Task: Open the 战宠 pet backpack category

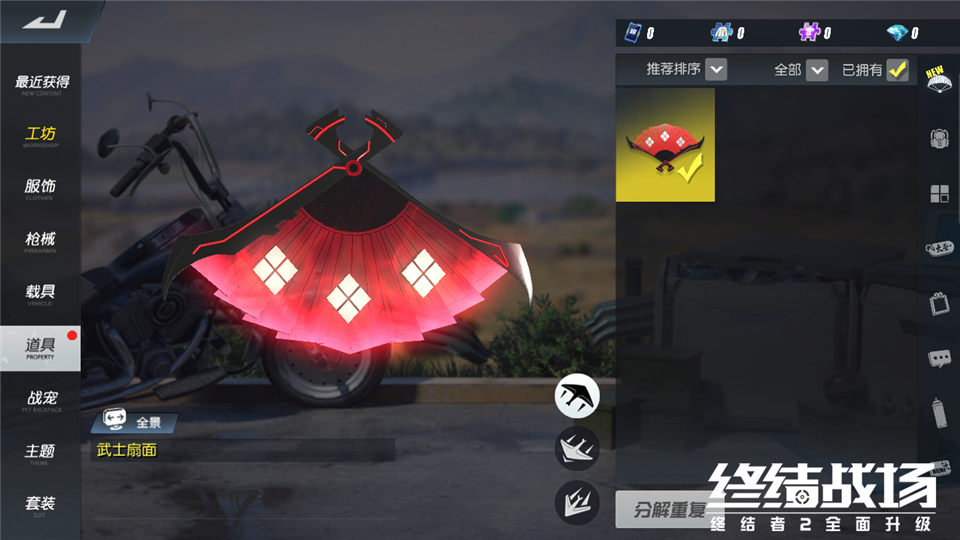Action: 41,400
